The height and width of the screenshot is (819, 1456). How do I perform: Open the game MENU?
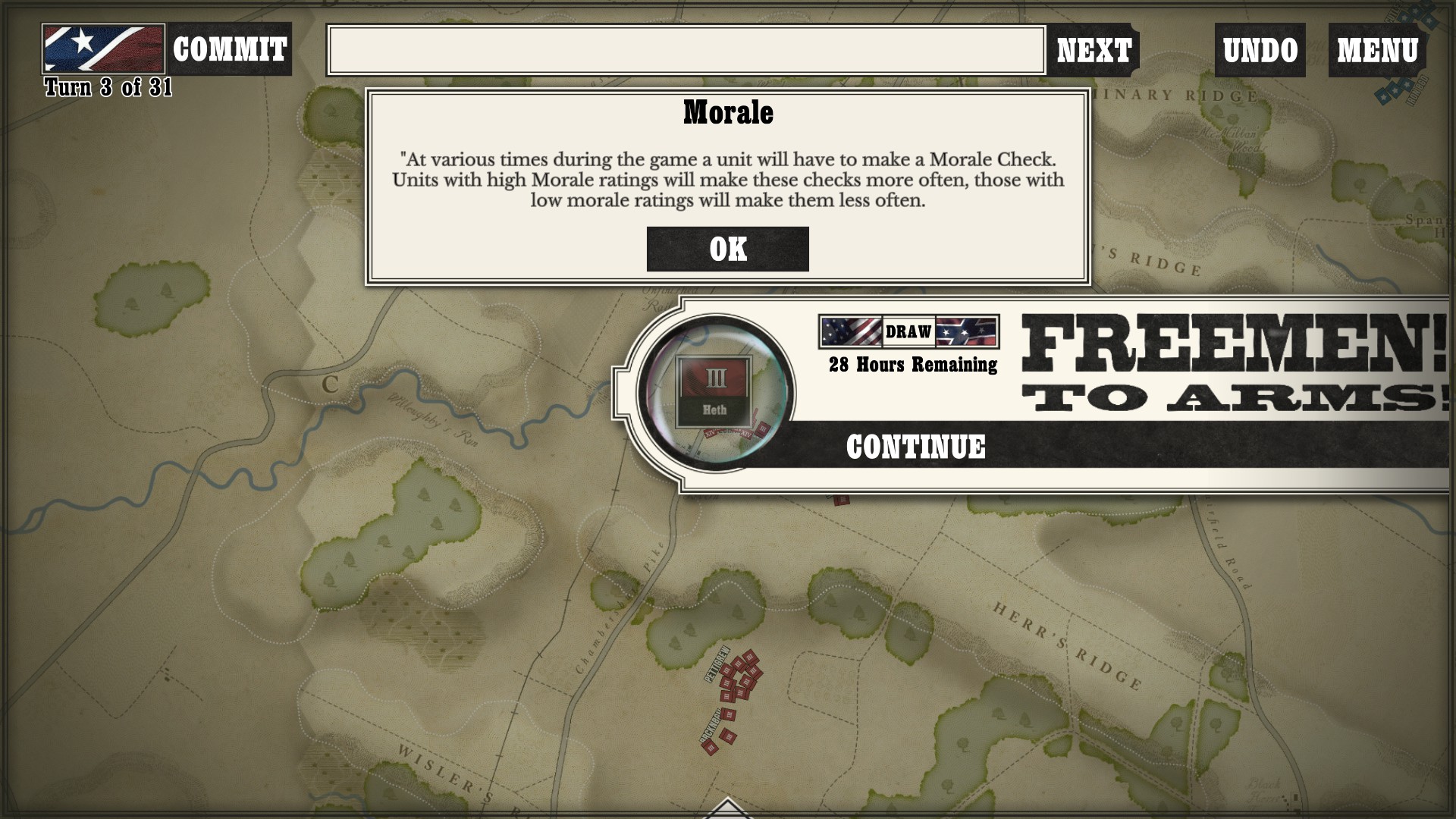(x=1377, y=51)
